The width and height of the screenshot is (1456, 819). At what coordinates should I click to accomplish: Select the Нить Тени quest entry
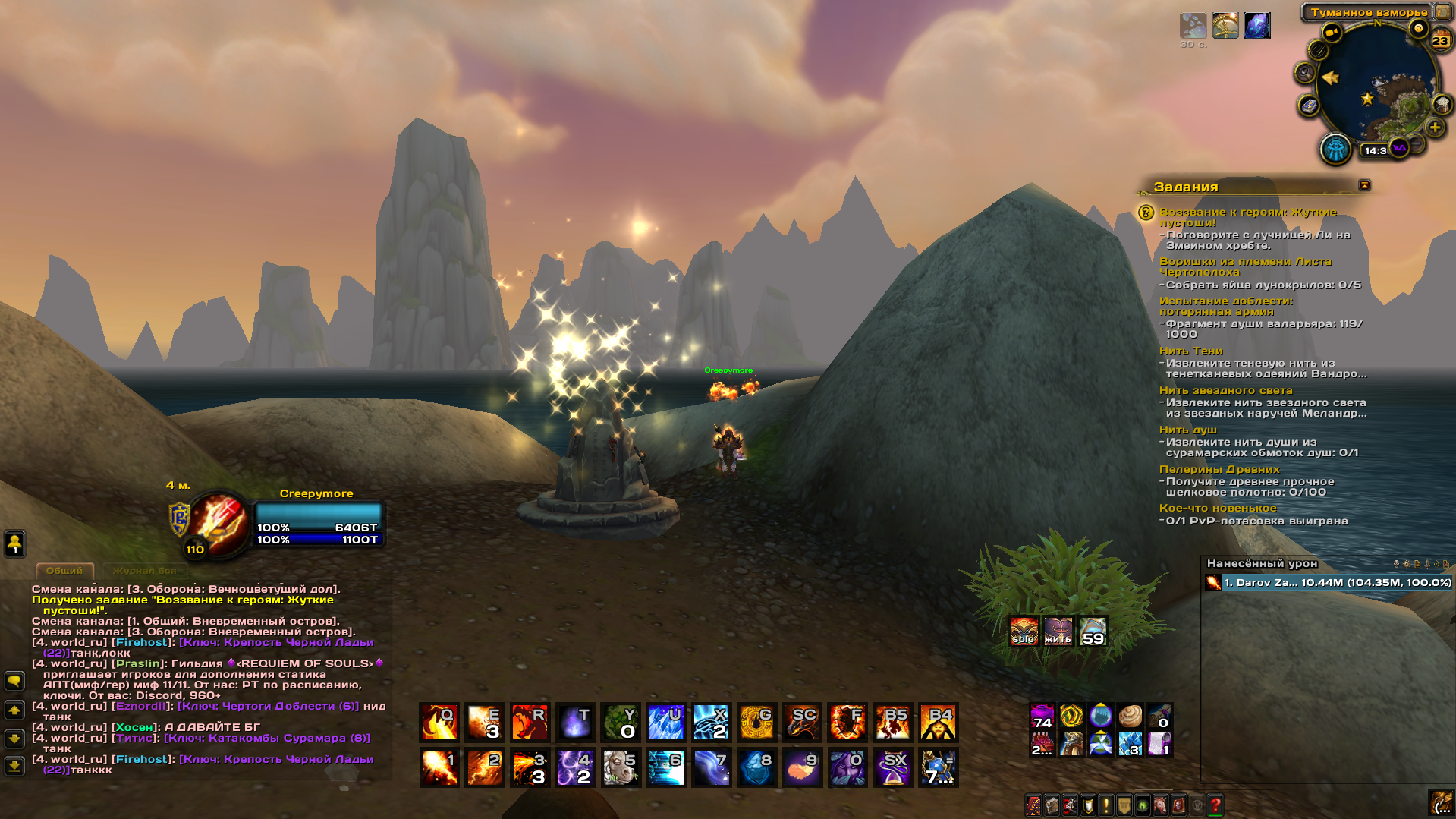1190,351
